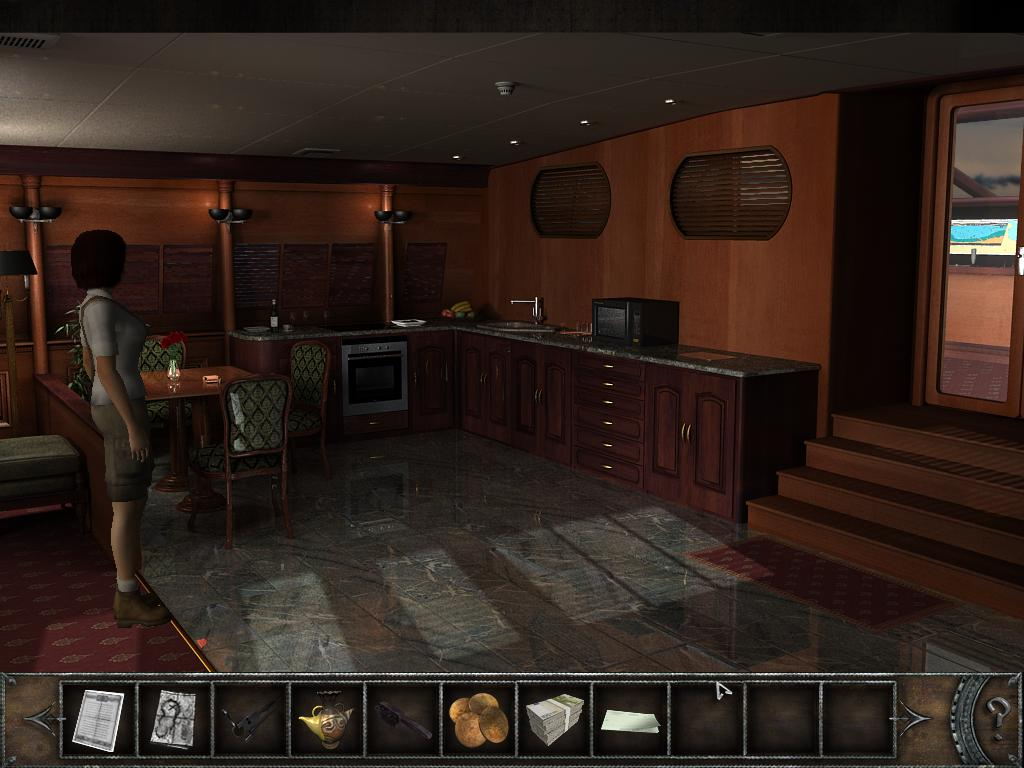This screenshot has width=1024, height=768.
Task: Choose the white envelope item
Action: (x=630, y=720)
